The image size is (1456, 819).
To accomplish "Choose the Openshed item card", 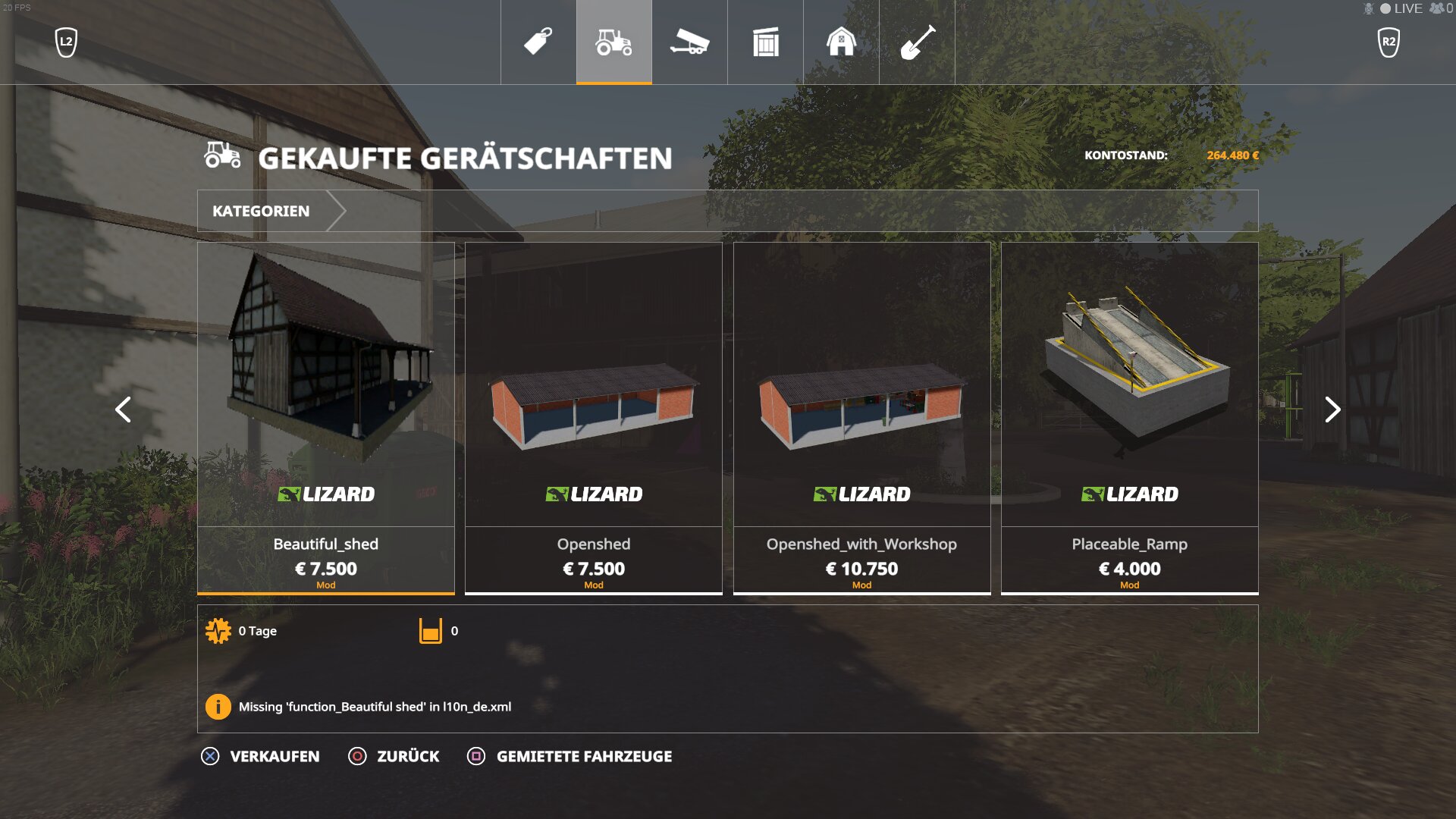I will (x=594, y=417).
